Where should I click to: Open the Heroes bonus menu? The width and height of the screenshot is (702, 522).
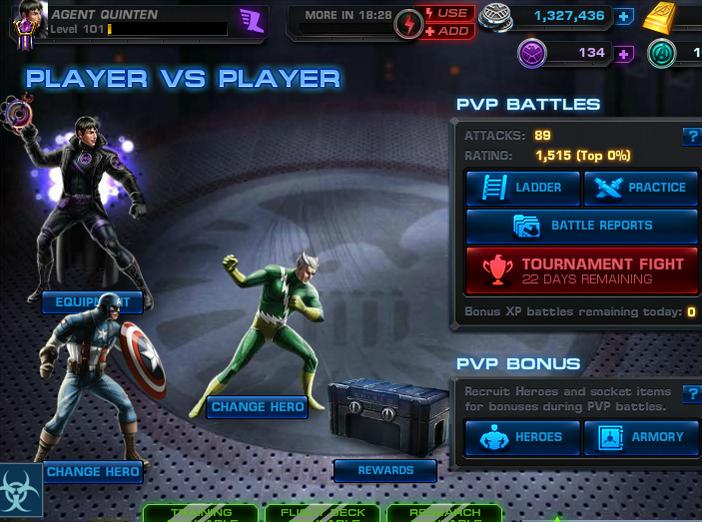[x=522, y=437]
